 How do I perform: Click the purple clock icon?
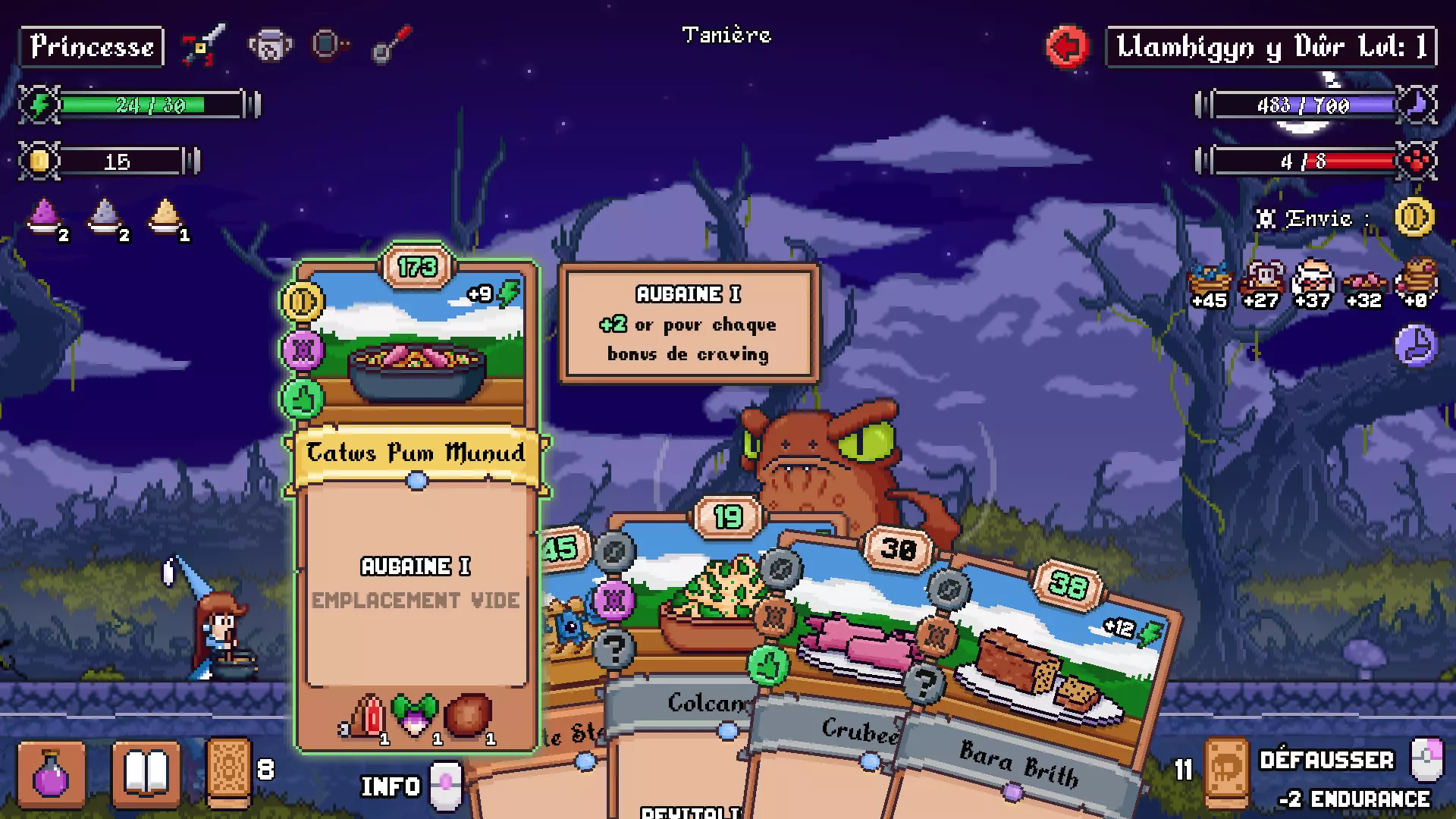(x=1415, y=346)
